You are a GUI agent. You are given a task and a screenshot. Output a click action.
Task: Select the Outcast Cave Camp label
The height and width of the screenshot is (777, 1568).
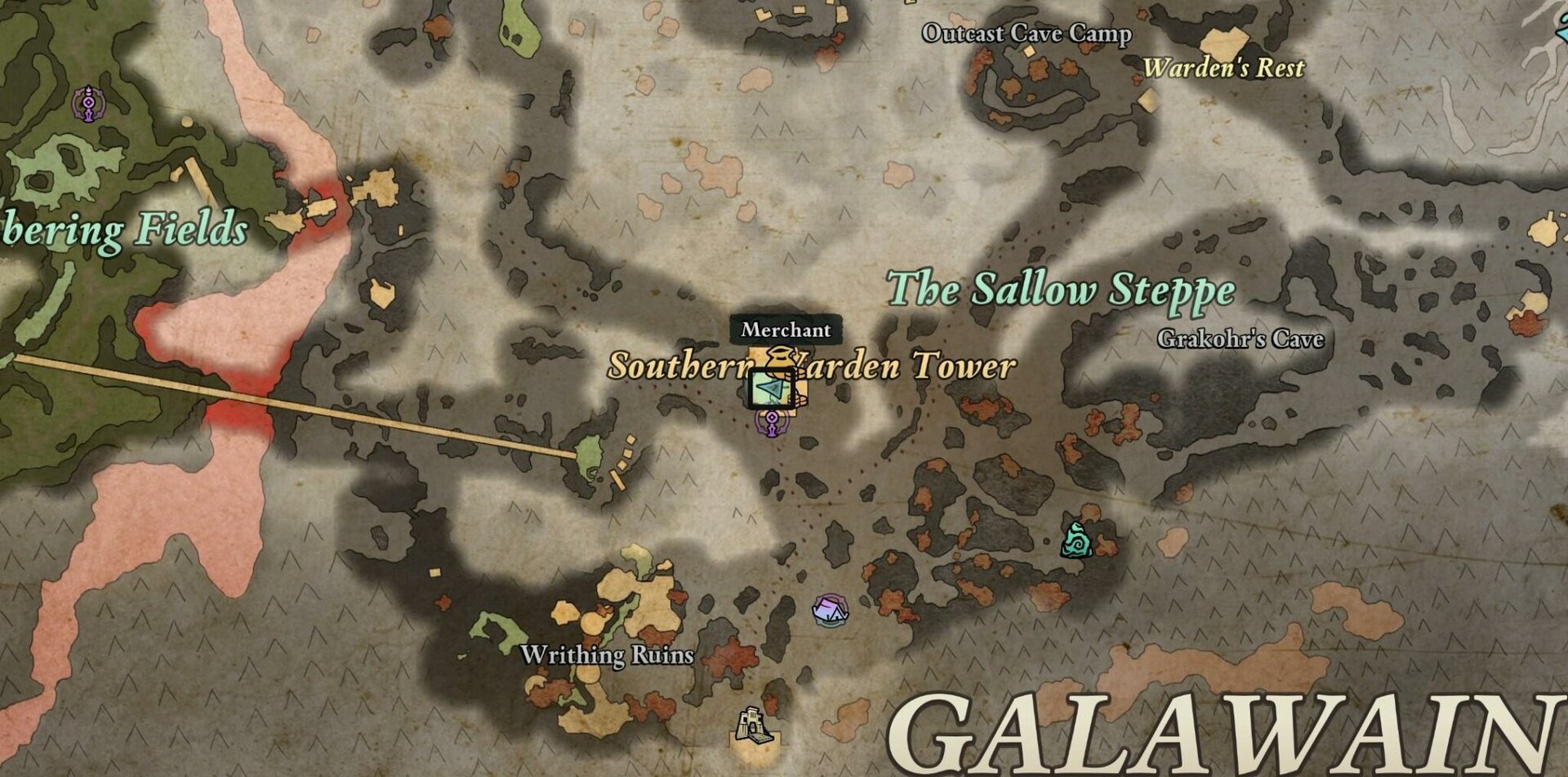(1027, 33)
